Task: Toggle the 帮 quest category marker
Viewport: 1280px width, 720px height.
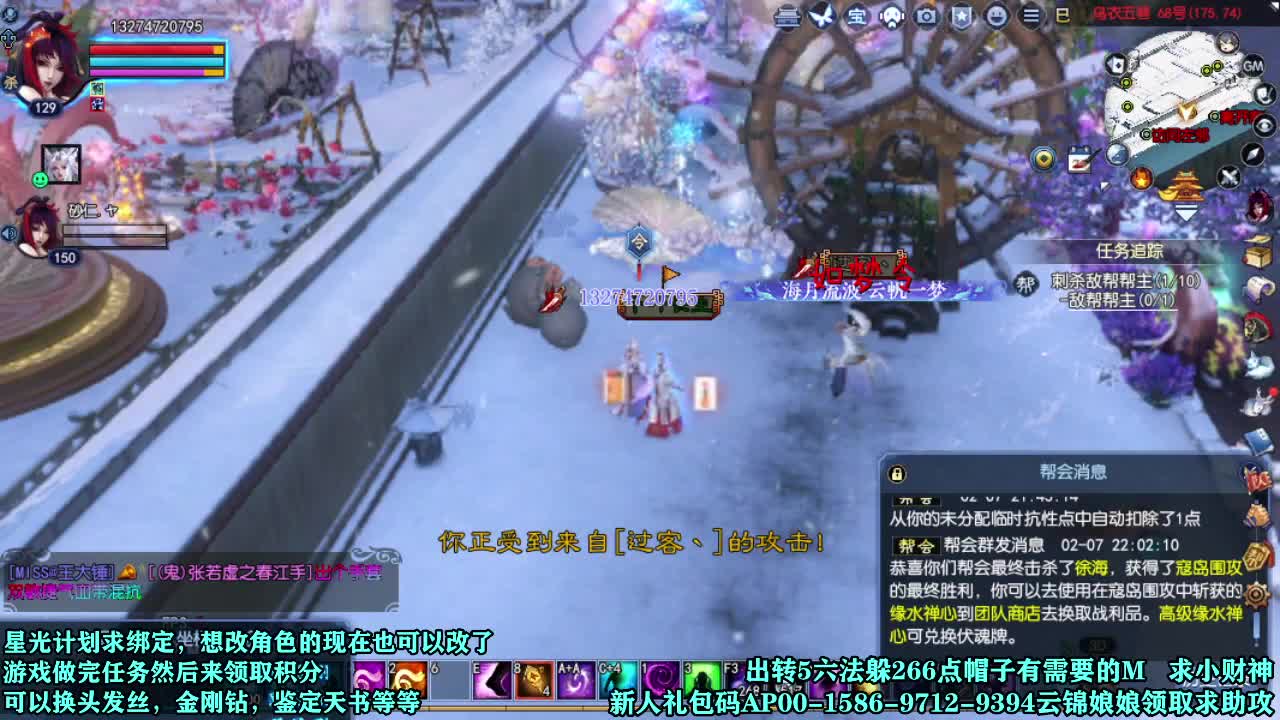Action: pyautogui.click(x=1026, y=282)
